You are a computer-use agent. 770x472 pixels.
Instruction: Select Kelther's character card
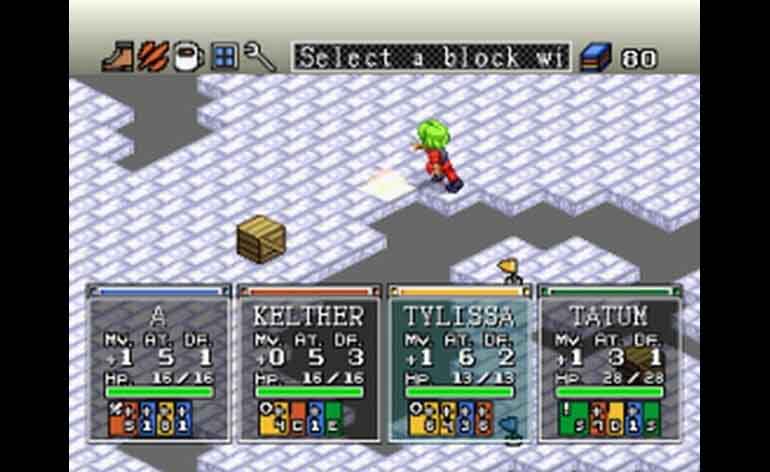click(309, 364)
